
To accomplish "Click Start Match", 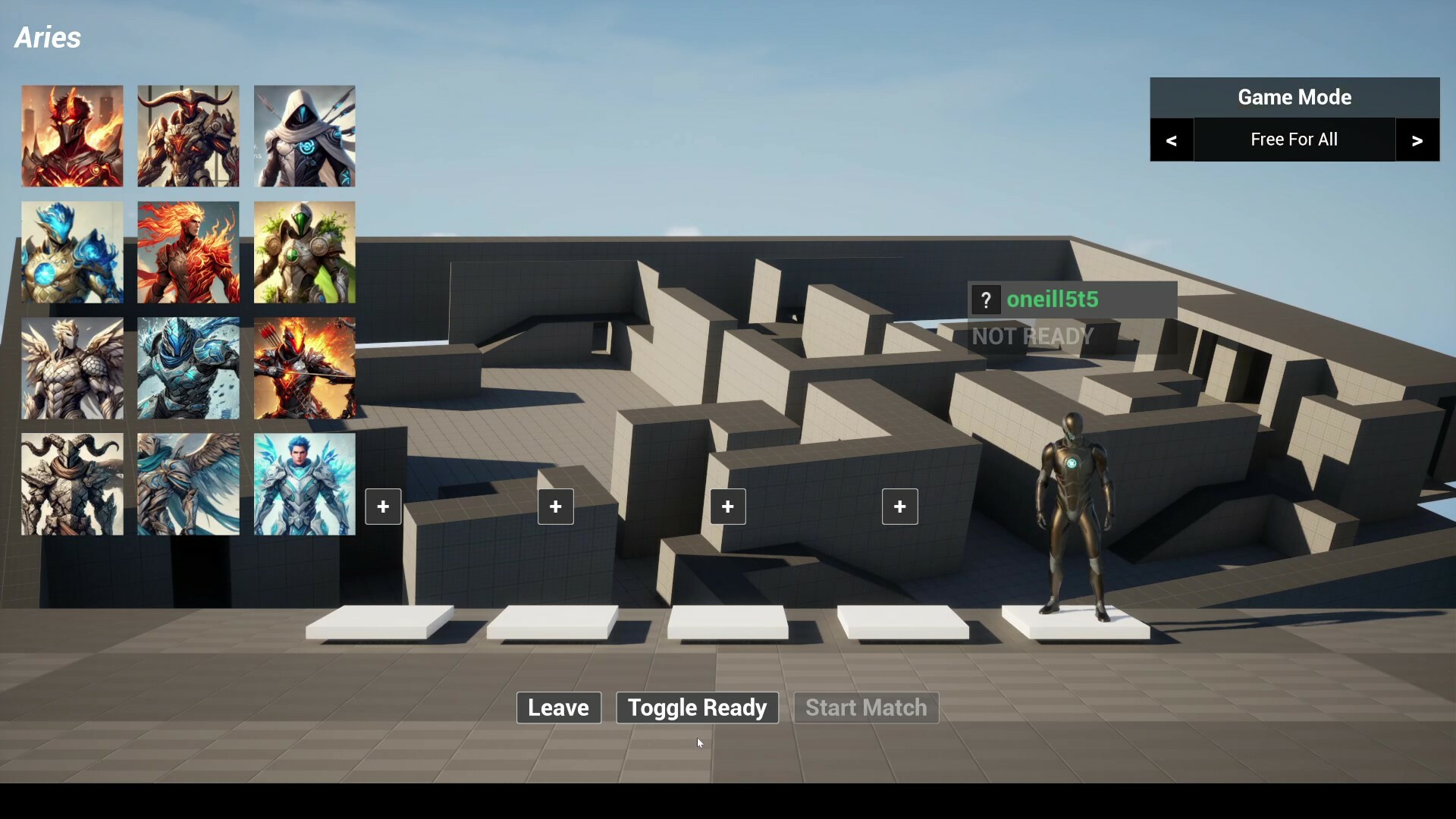I will pyautogui.click(x=866, y=708).
